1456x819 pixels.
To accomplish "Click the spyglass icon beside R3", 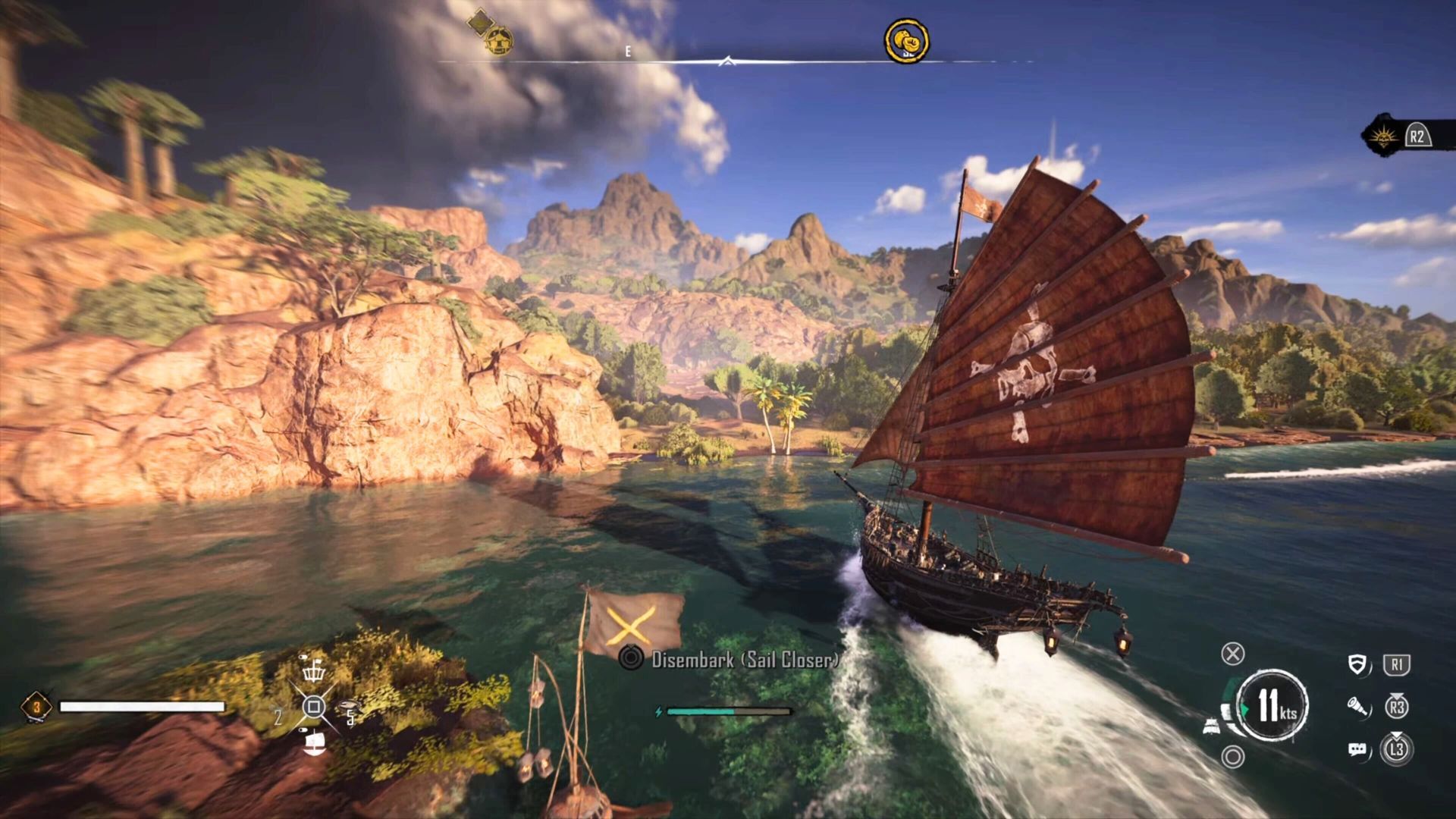I will [x=1357, y=708].
